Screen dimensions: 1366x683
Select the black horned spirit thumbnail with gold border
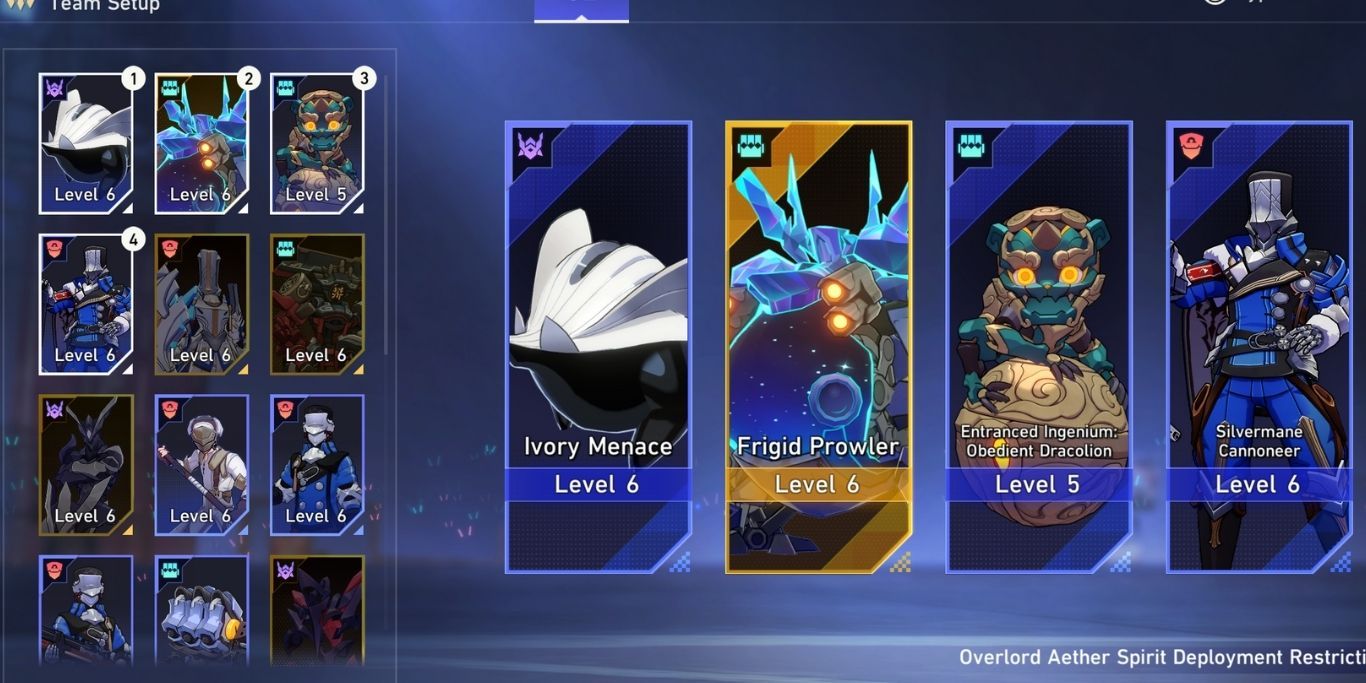86,465
